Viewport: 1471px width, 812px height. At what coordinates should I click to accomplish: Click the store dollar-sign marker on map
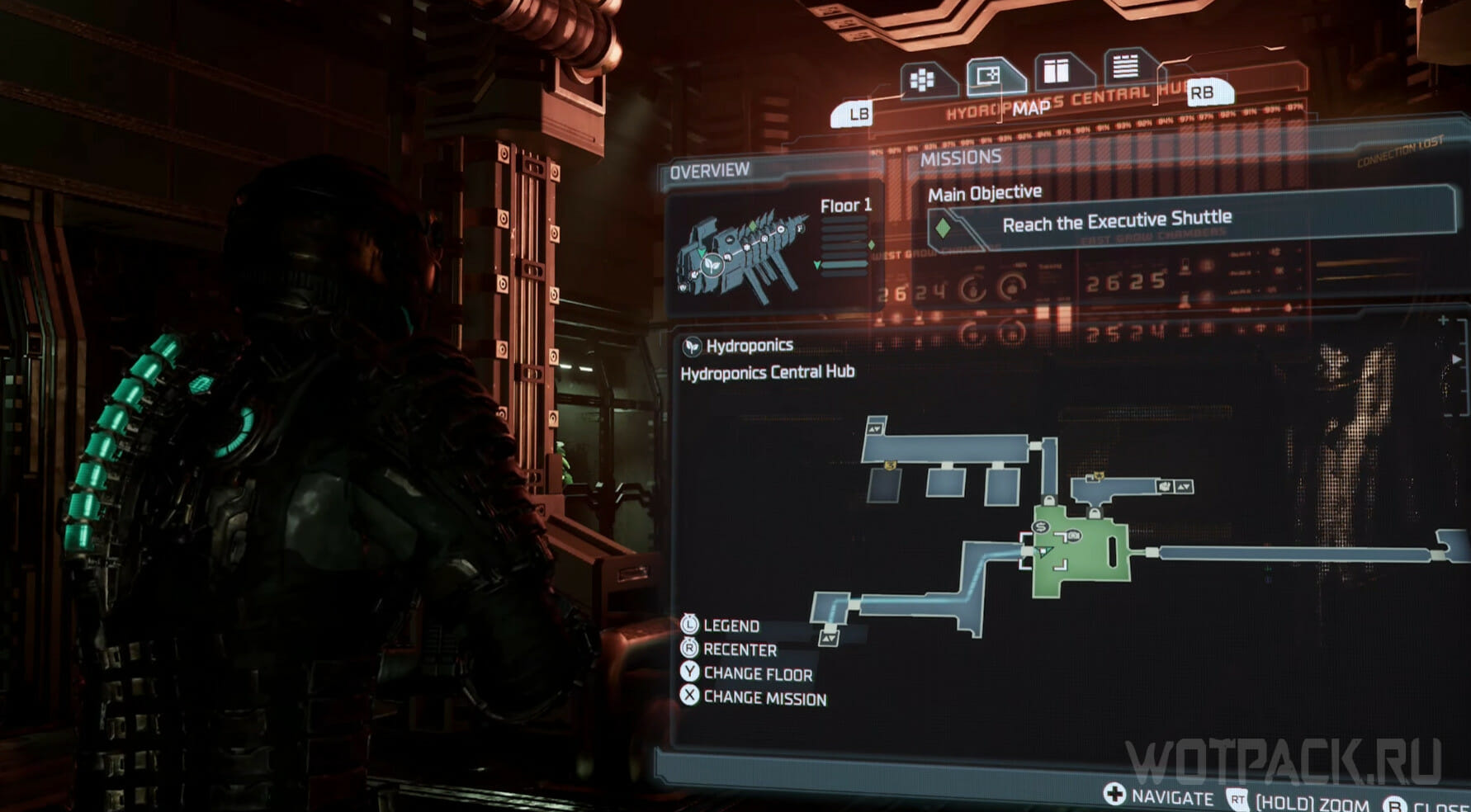[x=1041, y=527]
